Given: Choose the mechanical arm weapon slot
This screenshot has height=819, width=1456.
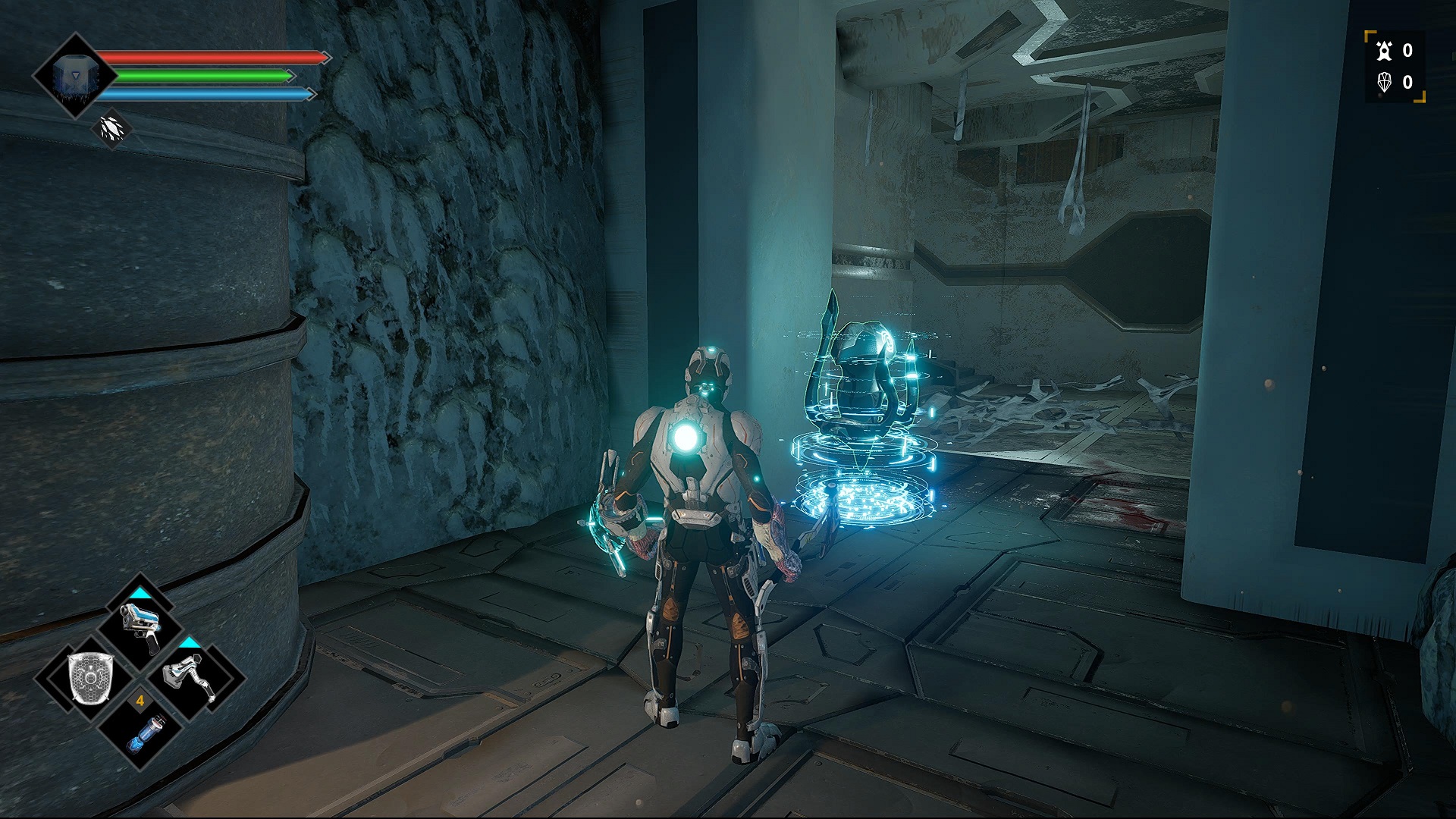Looking at the screenshot, I should (x=190, y=677).
